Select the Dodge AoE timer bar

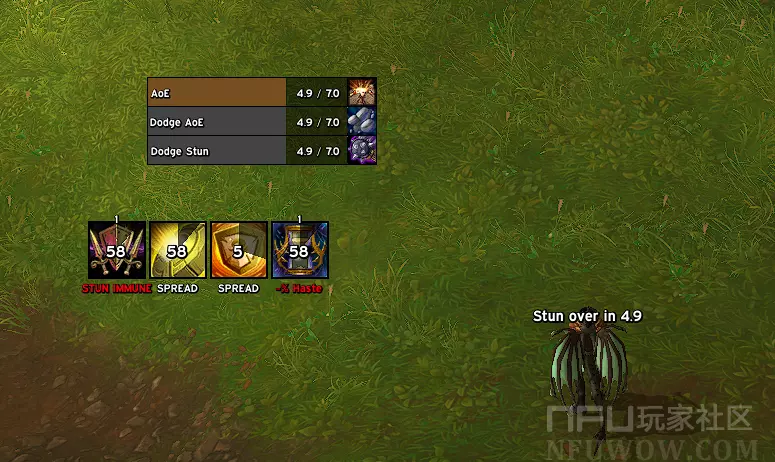(246, 122)
